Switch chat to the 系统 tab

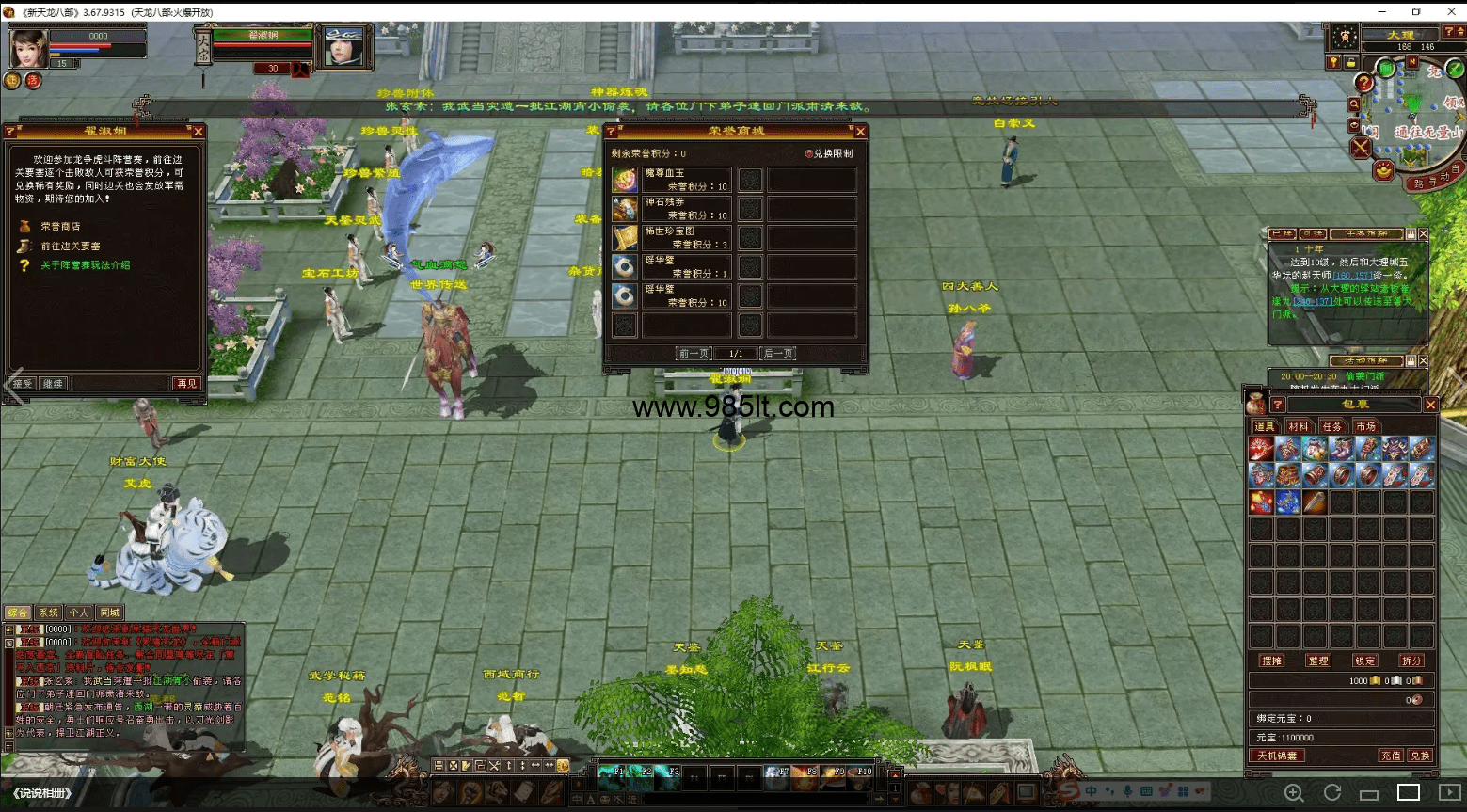tap(48, 613)
